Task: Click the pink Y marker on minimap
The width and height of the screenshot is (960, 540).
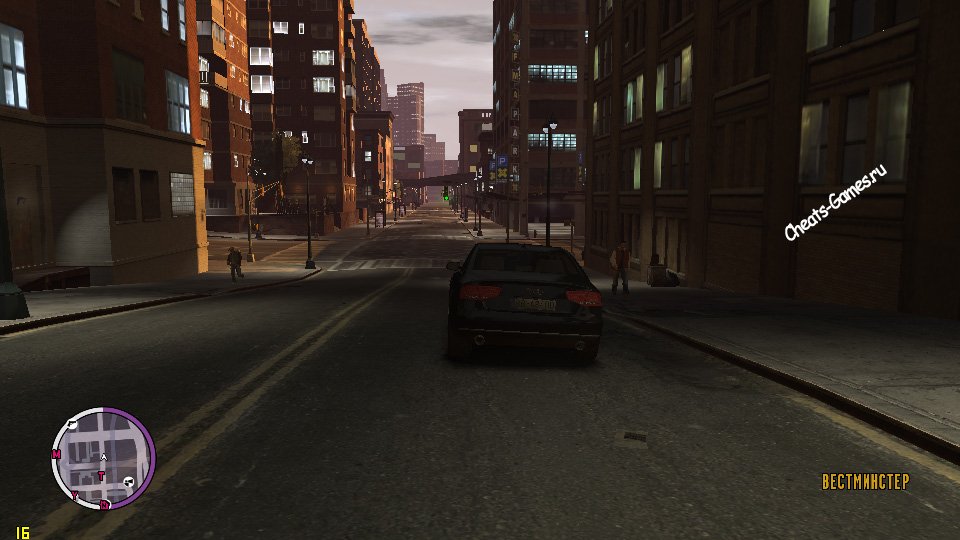Action: pos(74,494)
